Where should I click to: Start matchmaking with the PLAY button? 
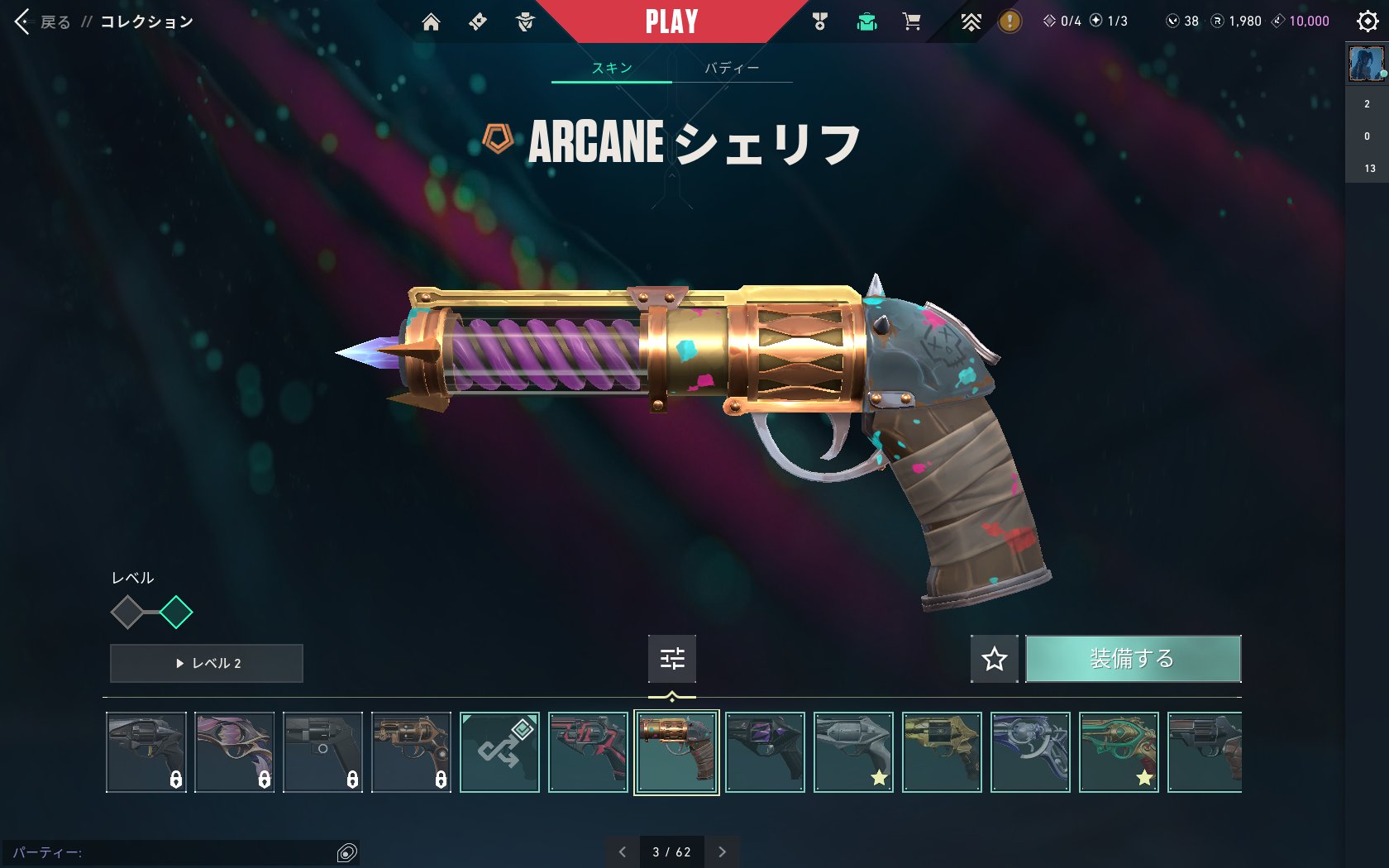tap(671, 21)
